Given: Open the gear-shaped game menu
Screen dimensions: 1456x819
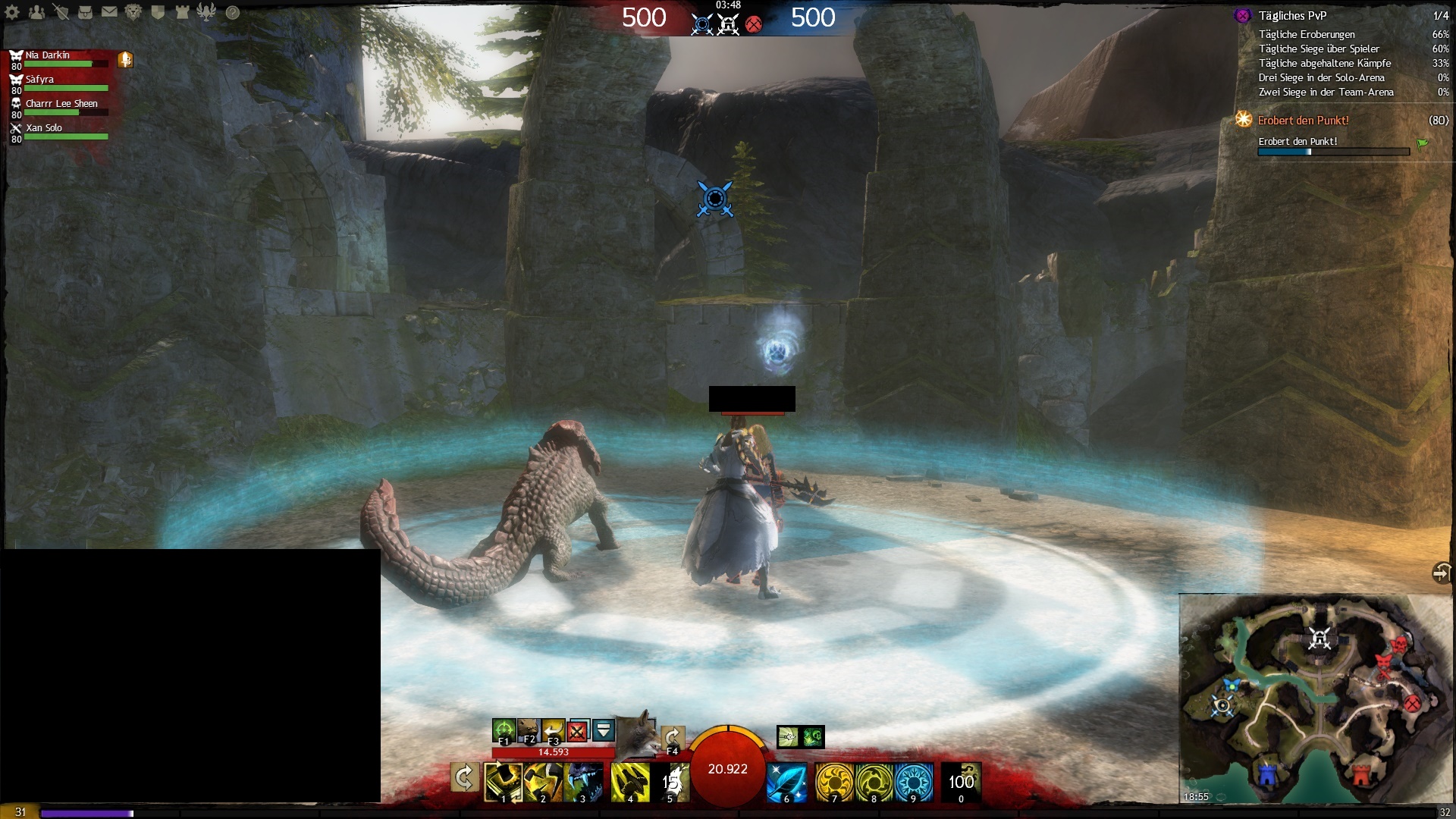Looking at the screenshot, I should [x=12, y=12].
